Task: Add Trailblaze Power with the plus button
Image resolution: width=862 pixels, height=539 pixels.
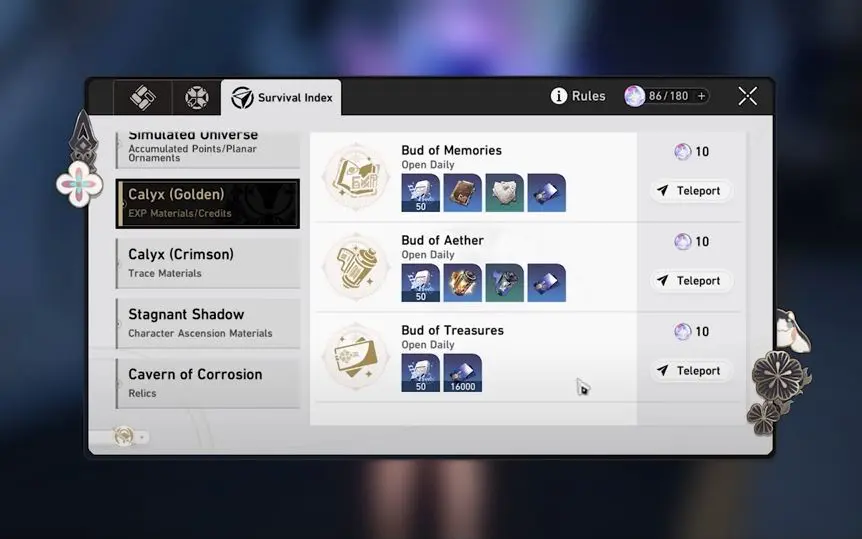Action: point(701,96)
